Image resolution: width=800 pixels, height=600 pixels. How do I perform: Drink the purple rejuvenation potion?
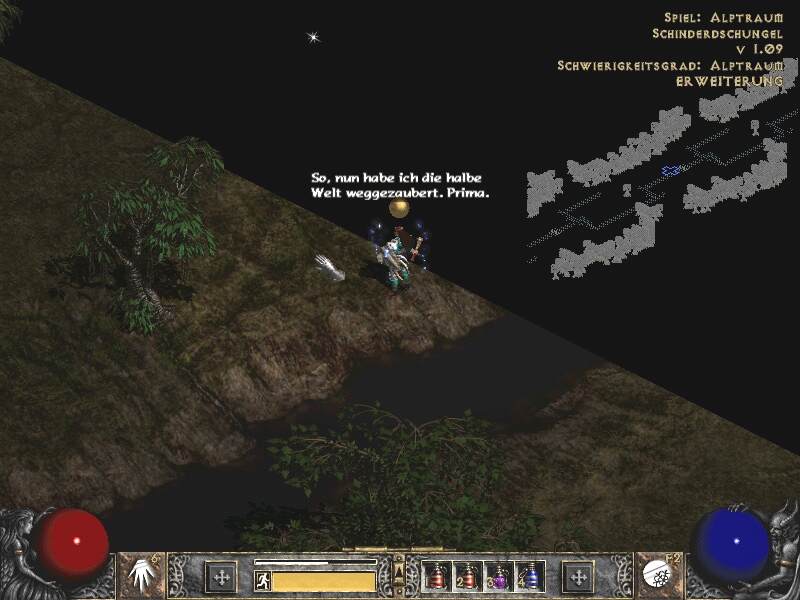point(498,576)
